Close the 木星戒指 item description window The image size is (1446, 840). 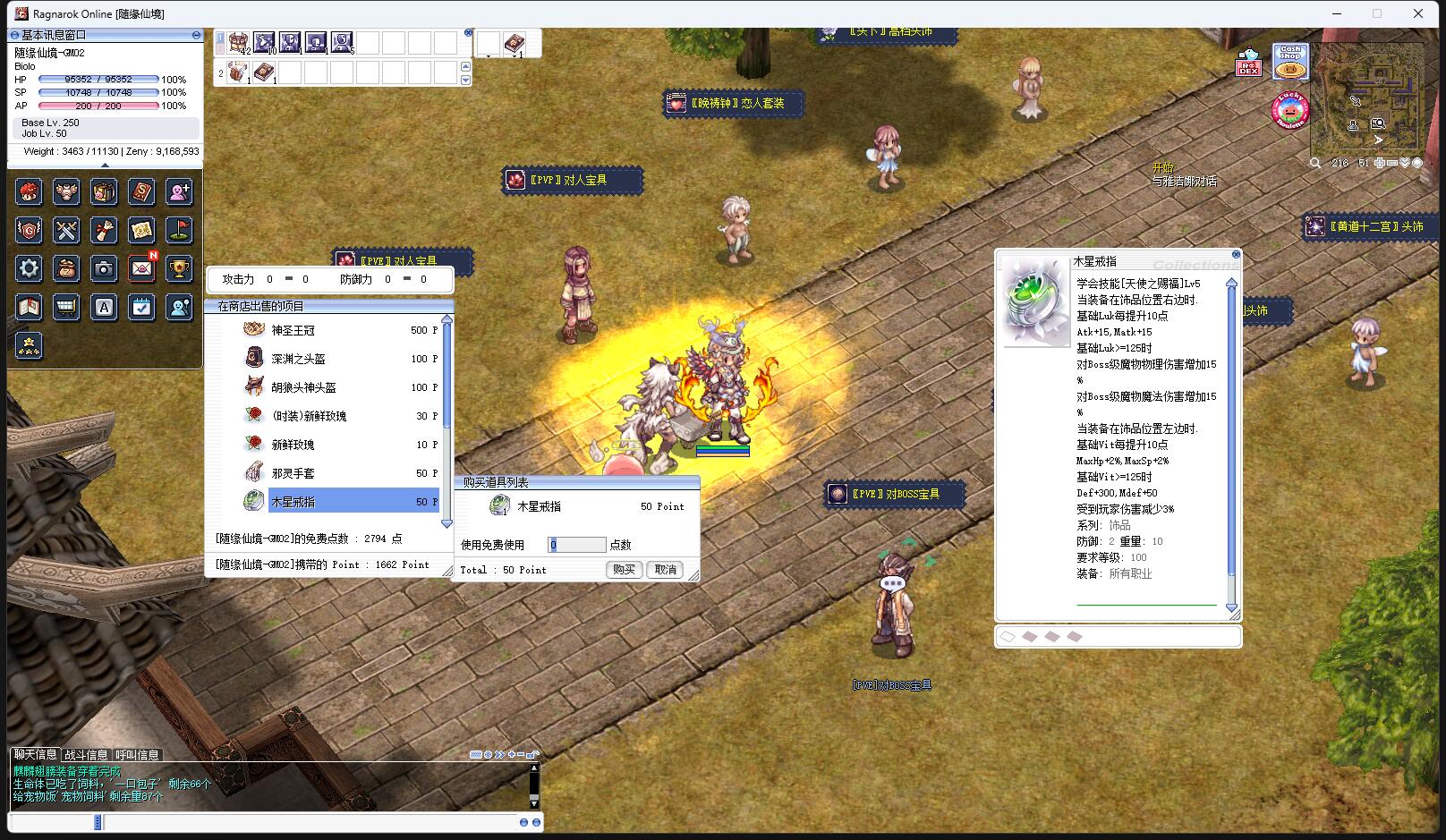tap(1236, 255)
